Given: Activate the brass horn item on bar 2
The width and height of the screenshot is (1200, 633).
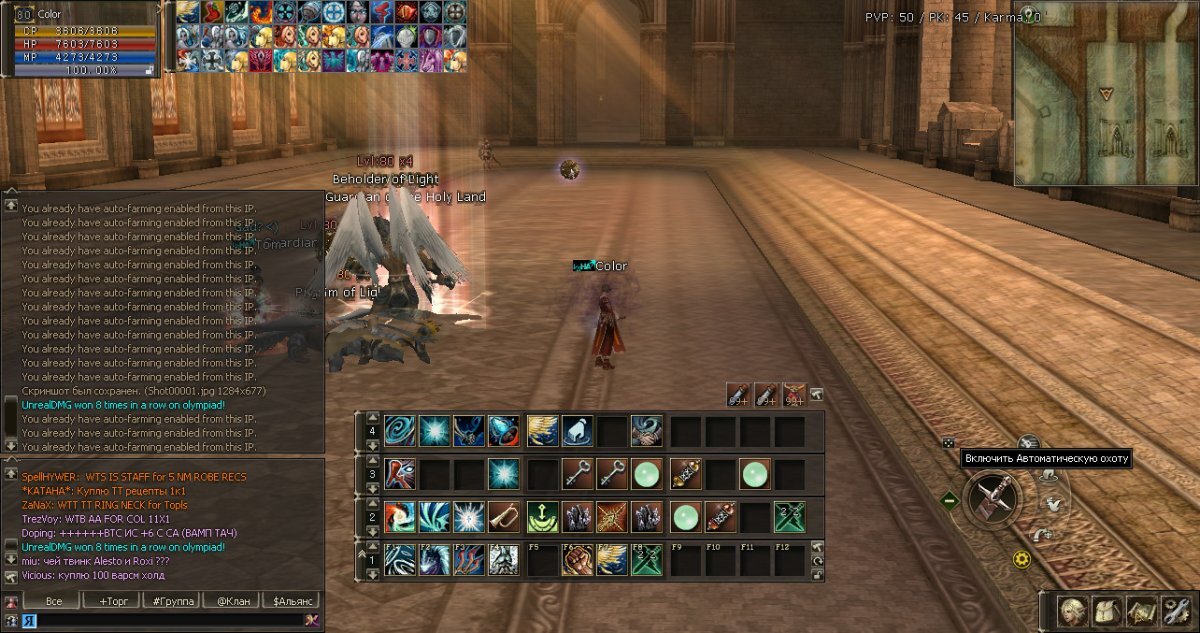Looking at the screenshot, I should 503,517.
